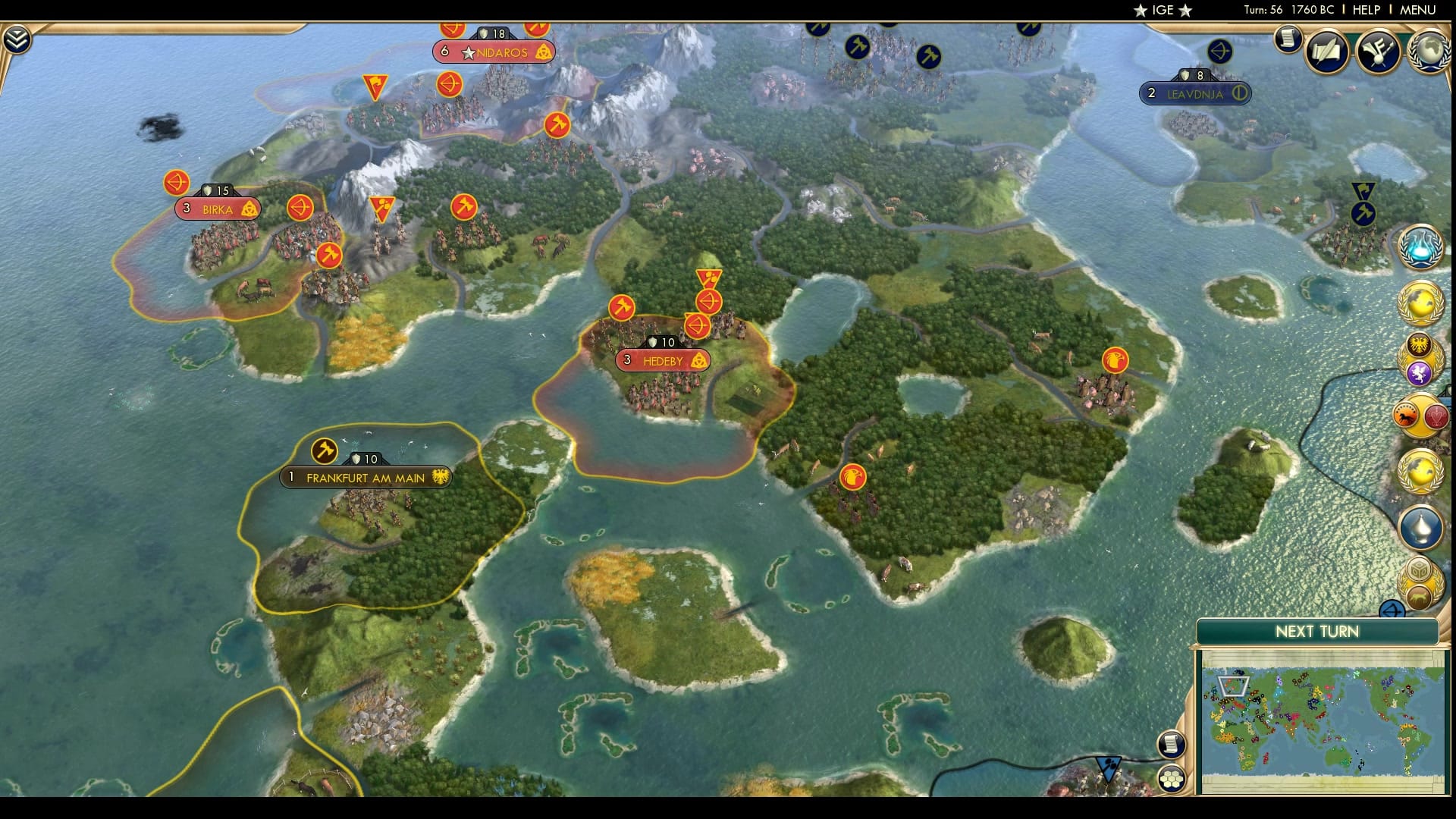Open HELP from the top bar
The width and height of the screenshot is (1456, 819).
point(1366,11)
